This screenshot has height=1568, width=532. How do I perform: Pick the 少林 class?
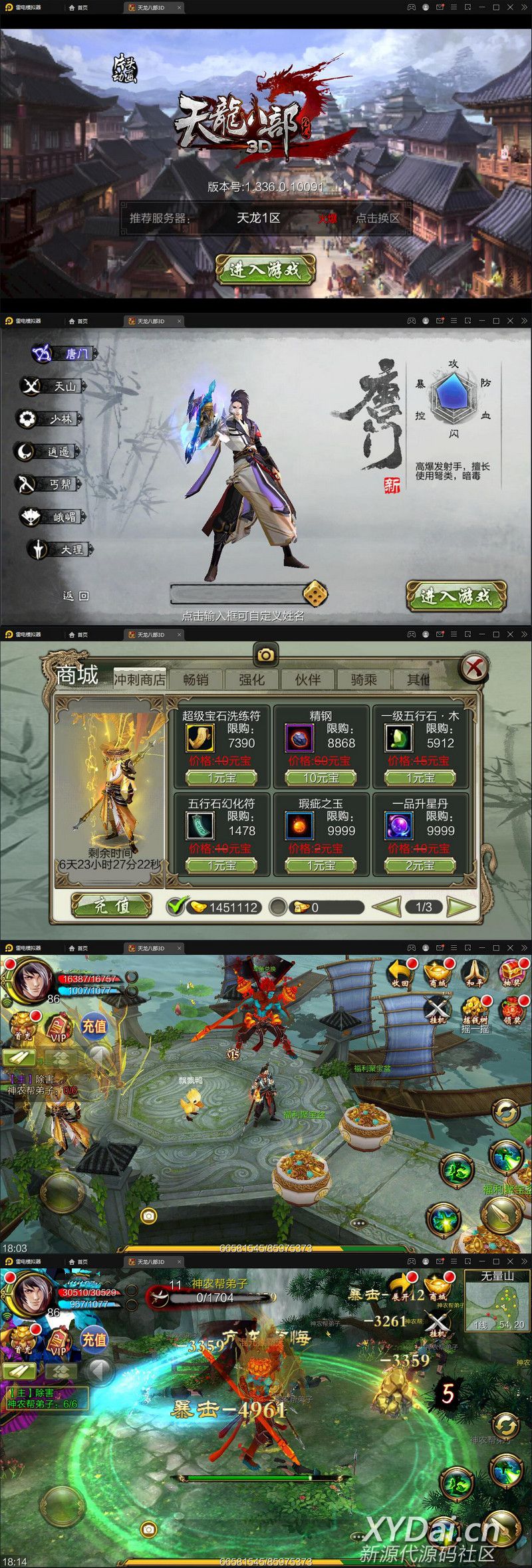[x=50, y=419]
